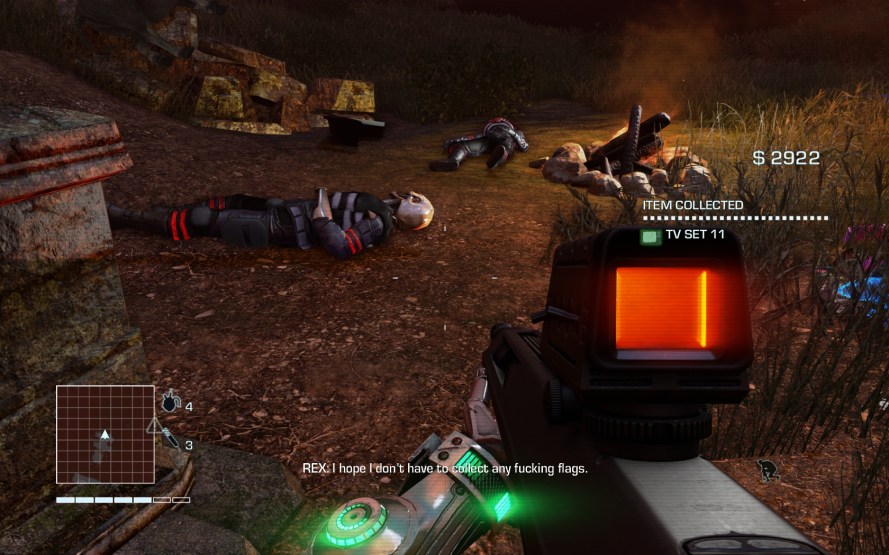Select the health syringe icon
Viewport: 889px width, 555px height.
[x=171, y=439]
